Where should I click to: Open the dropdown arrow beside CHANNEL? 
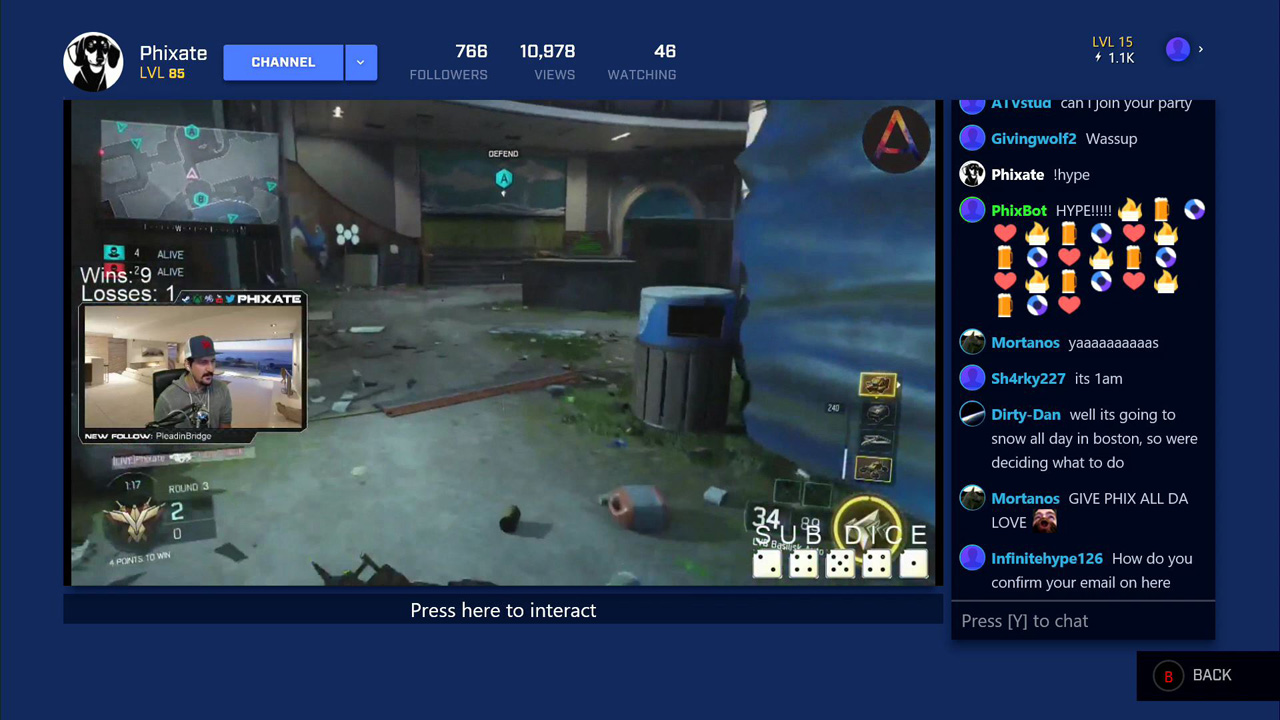tap(360, 61)
